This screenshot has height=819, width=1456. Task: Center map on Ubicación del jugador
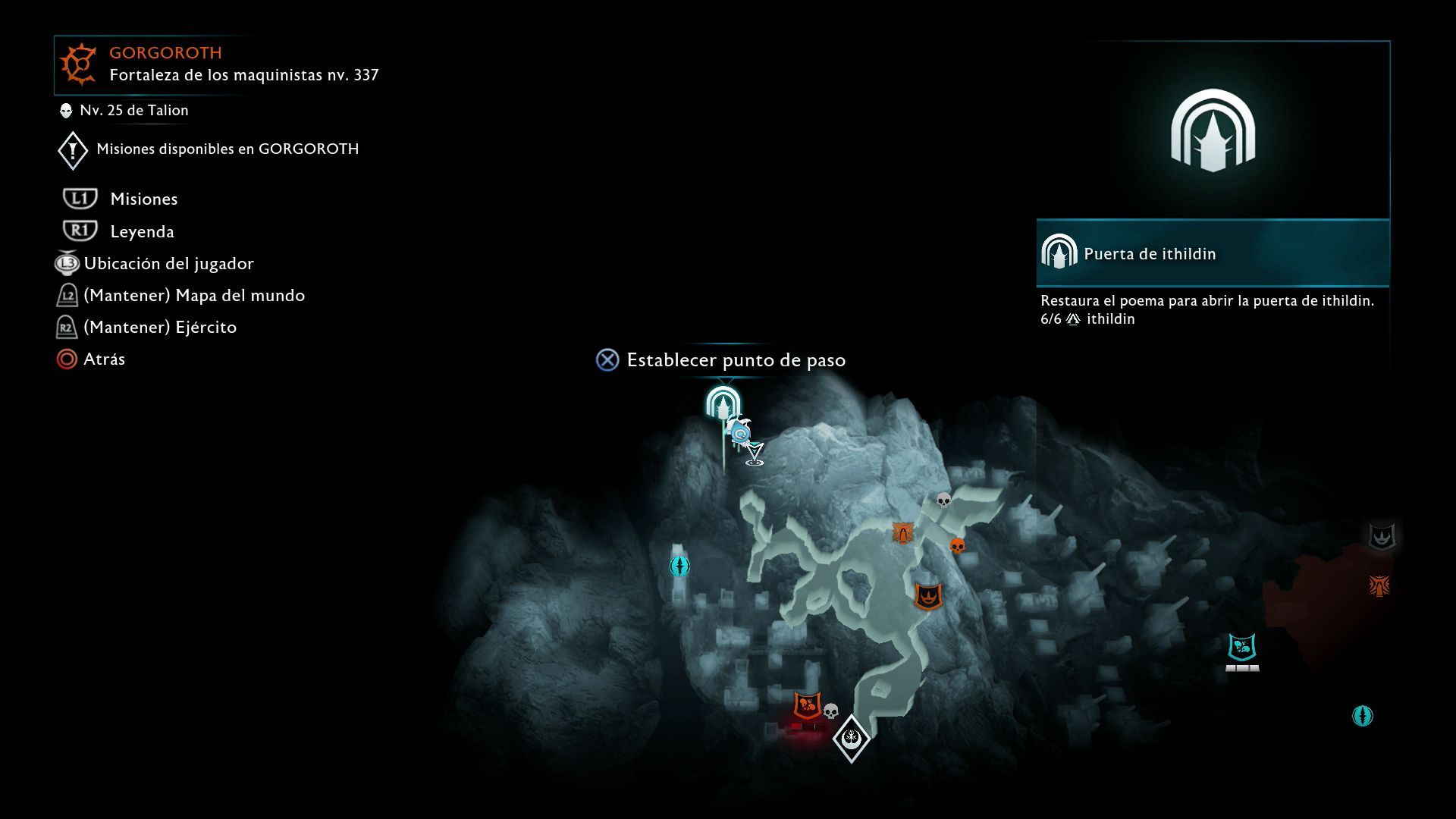click(168, 263)
